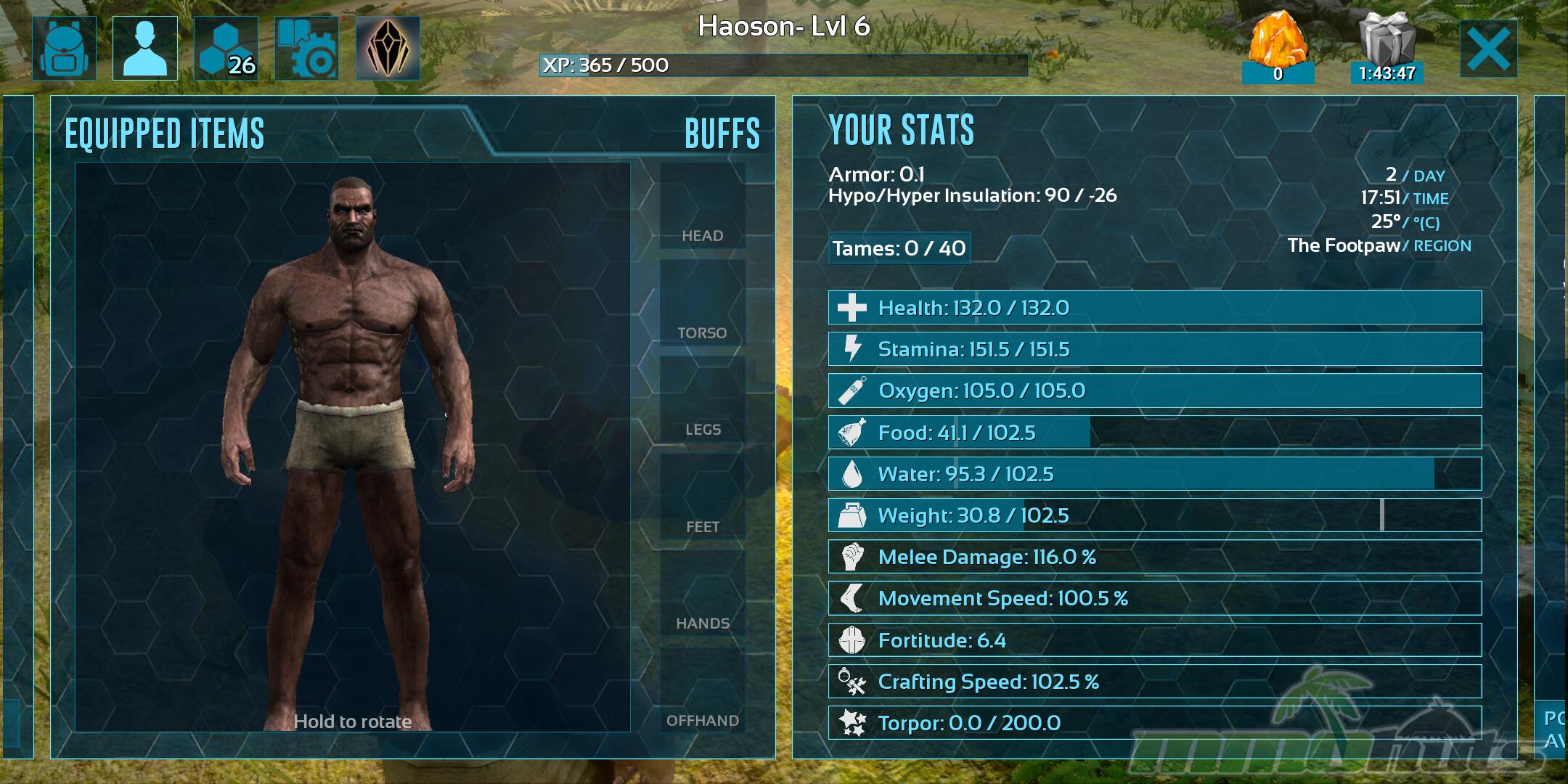
Task: Select the LEGS equipment slot
Action: 703,400
